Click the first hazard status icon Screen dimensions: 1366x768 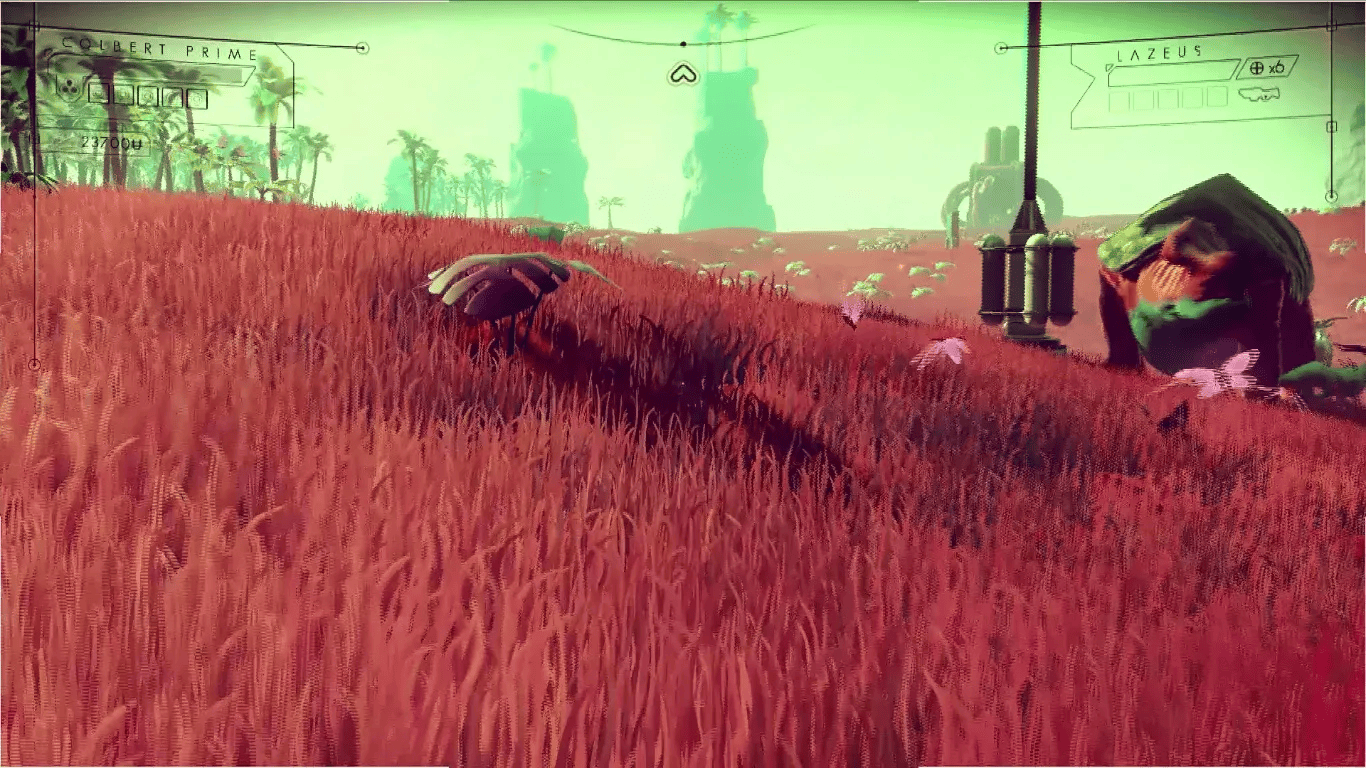click(98, 94)
